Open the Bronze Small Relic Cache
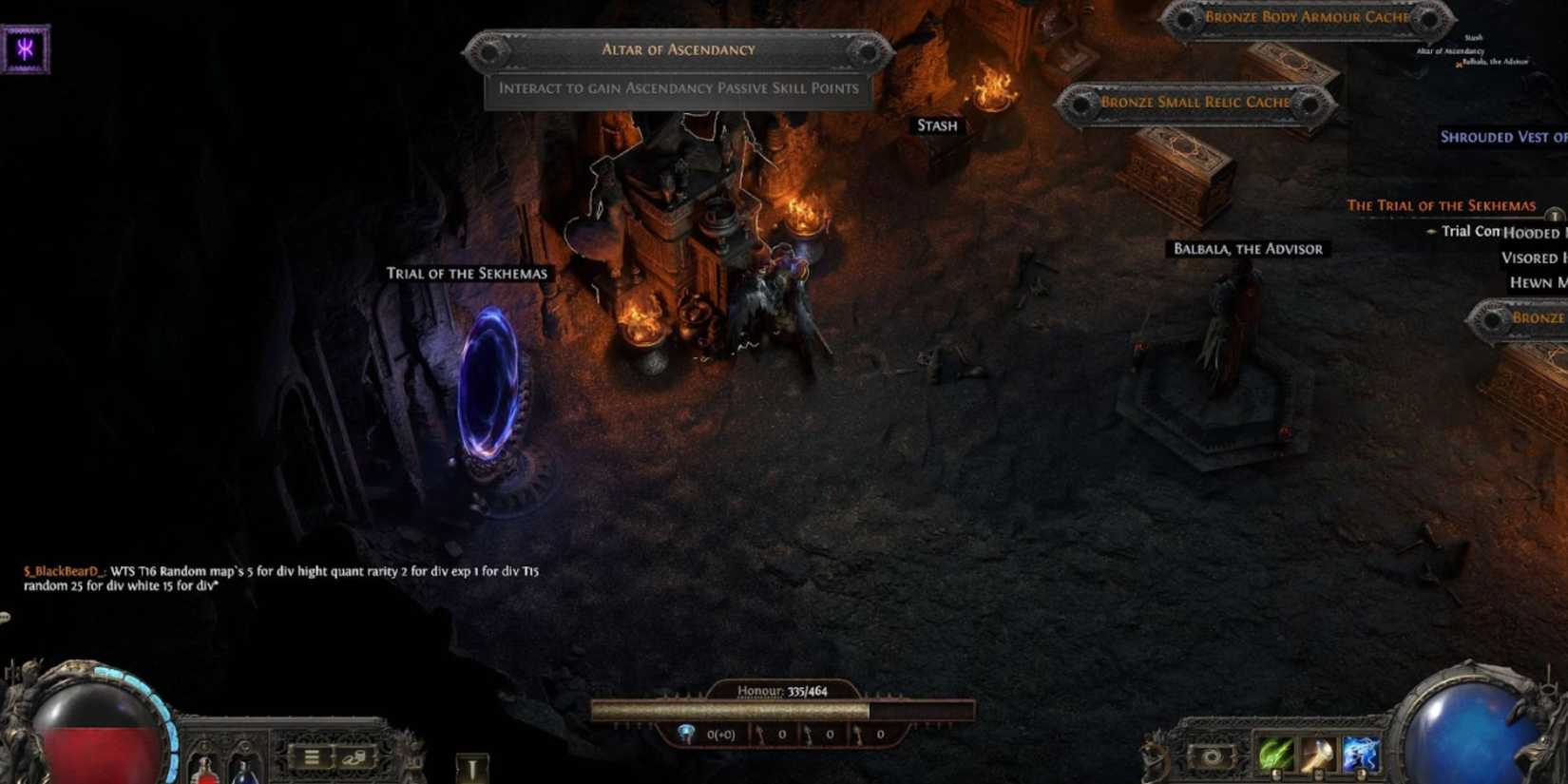The width and height of the screenshot is (1568, 784). pyautogui.click(x=1194, y=102)
